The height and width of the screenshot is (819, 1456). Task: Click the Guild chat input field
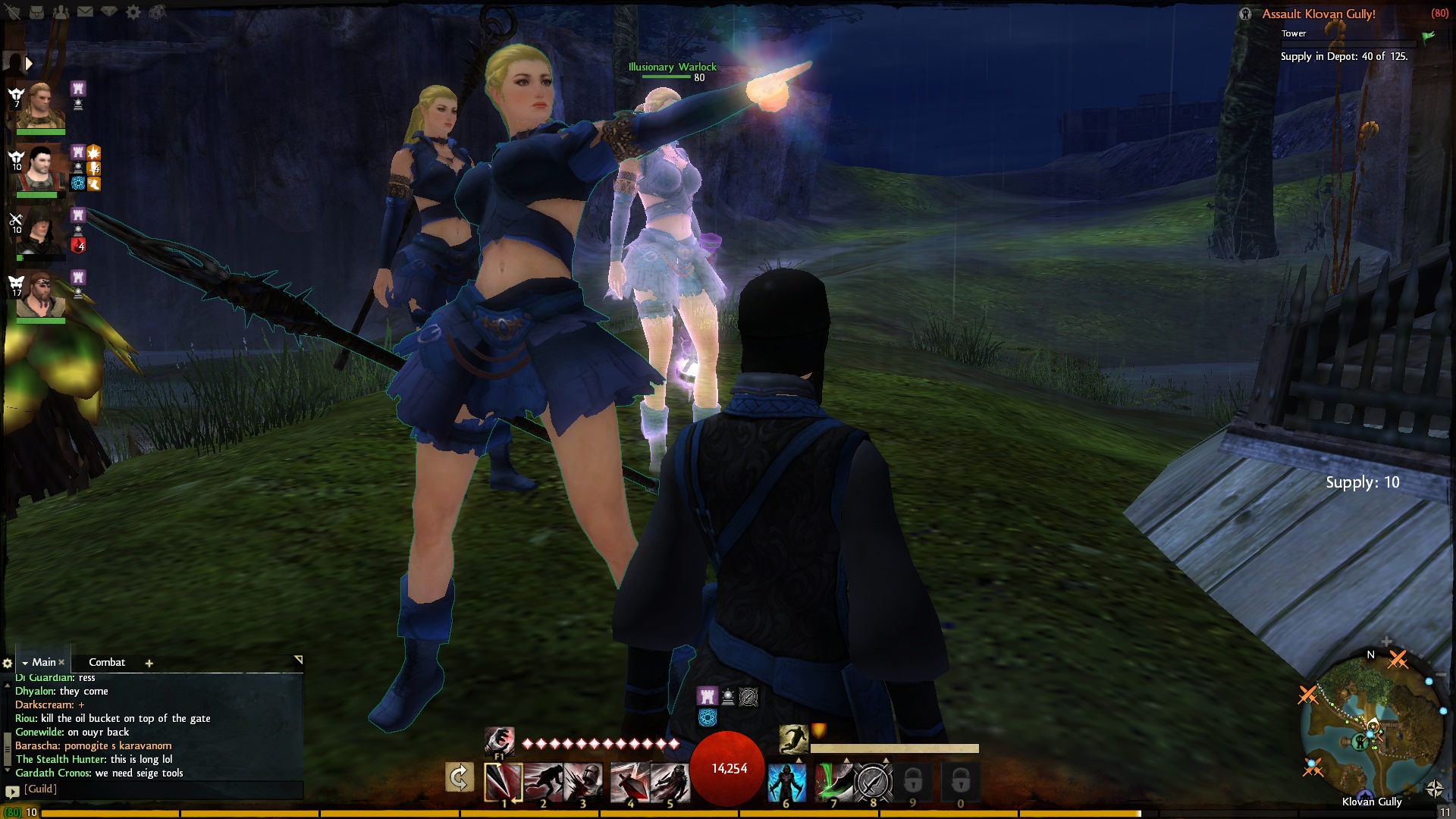(159, 789)
